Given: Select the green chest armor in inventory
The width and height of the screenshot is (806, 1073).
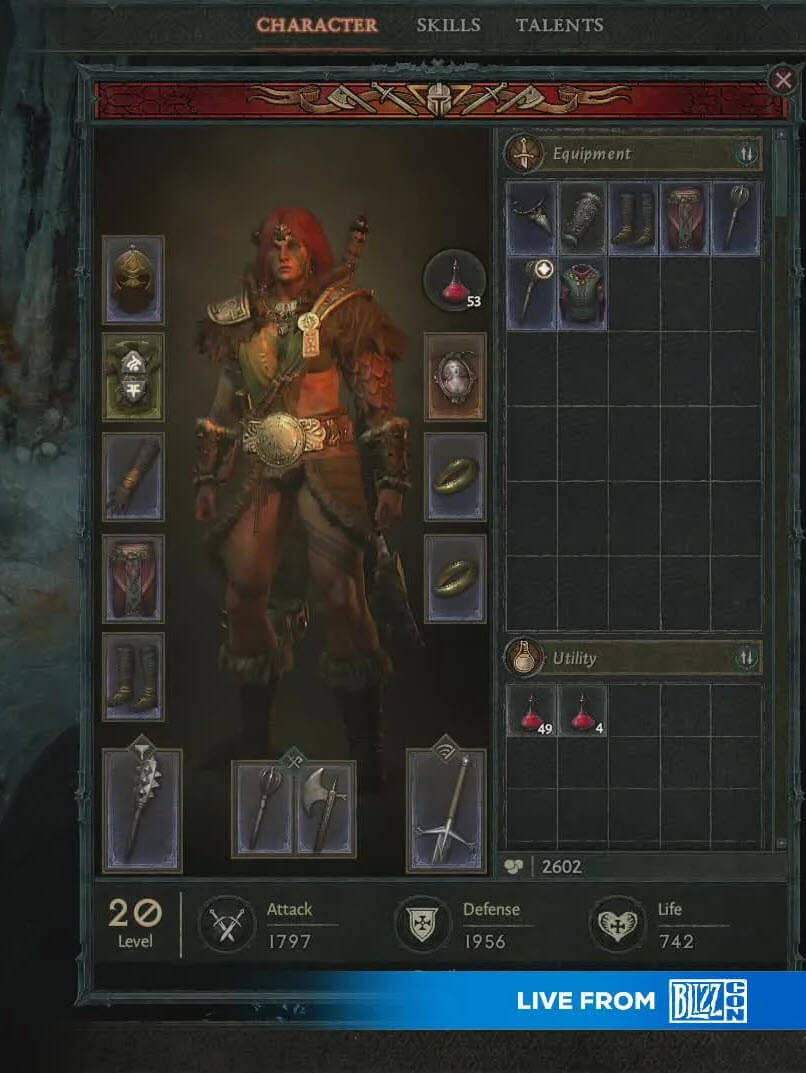Looking at the screenshot, I should 583,294.
